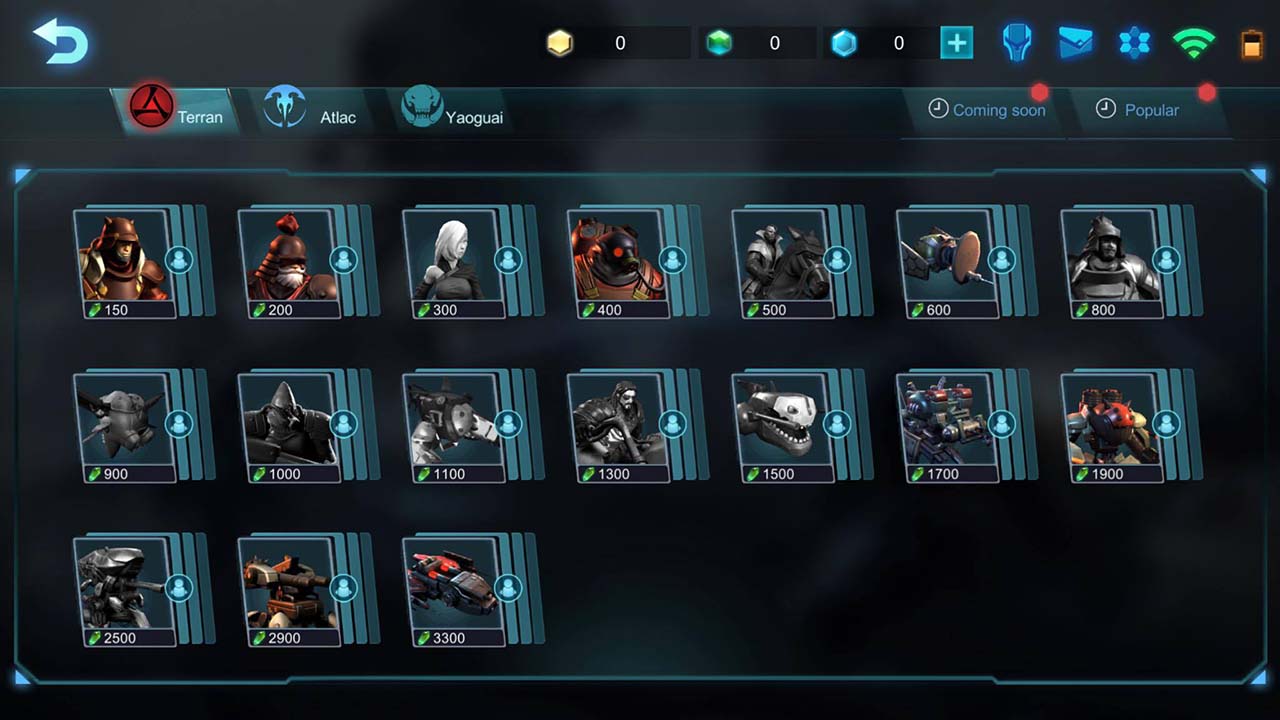
Task: Click the green Wi-Fi signal icon
Action: [x=1193, y=43]
